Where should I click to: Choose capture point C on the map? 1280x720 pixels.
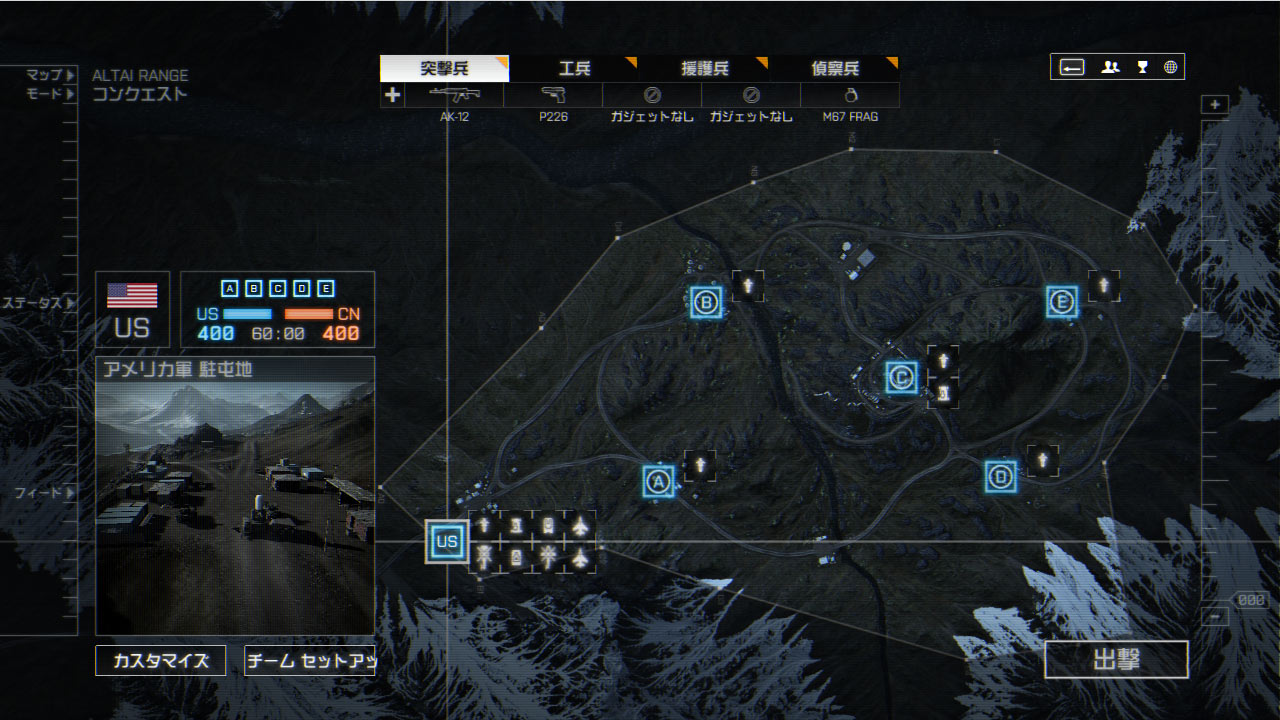pos(902,377)
